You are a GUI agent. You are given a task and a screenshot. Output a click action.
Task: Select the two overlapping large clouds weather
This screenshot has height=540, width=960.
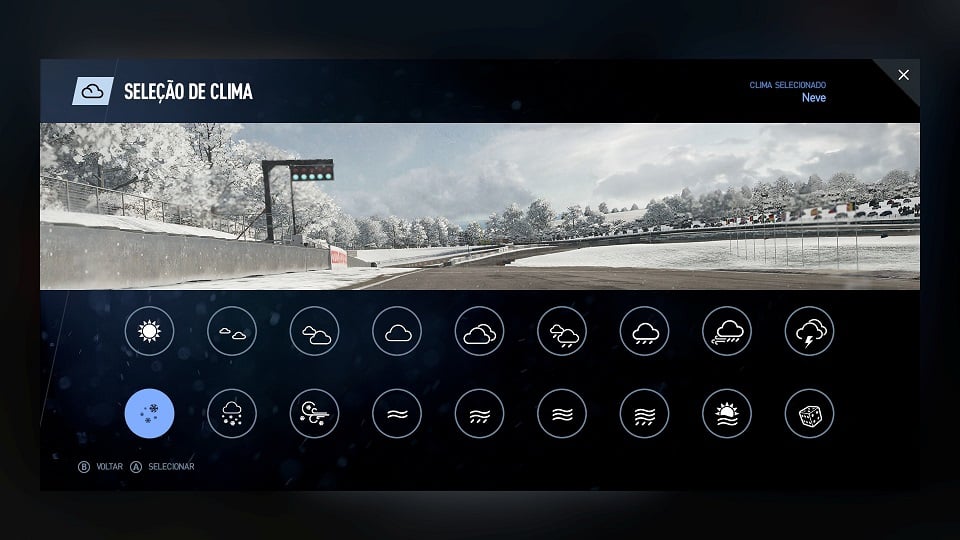click(x=479, y=331)
